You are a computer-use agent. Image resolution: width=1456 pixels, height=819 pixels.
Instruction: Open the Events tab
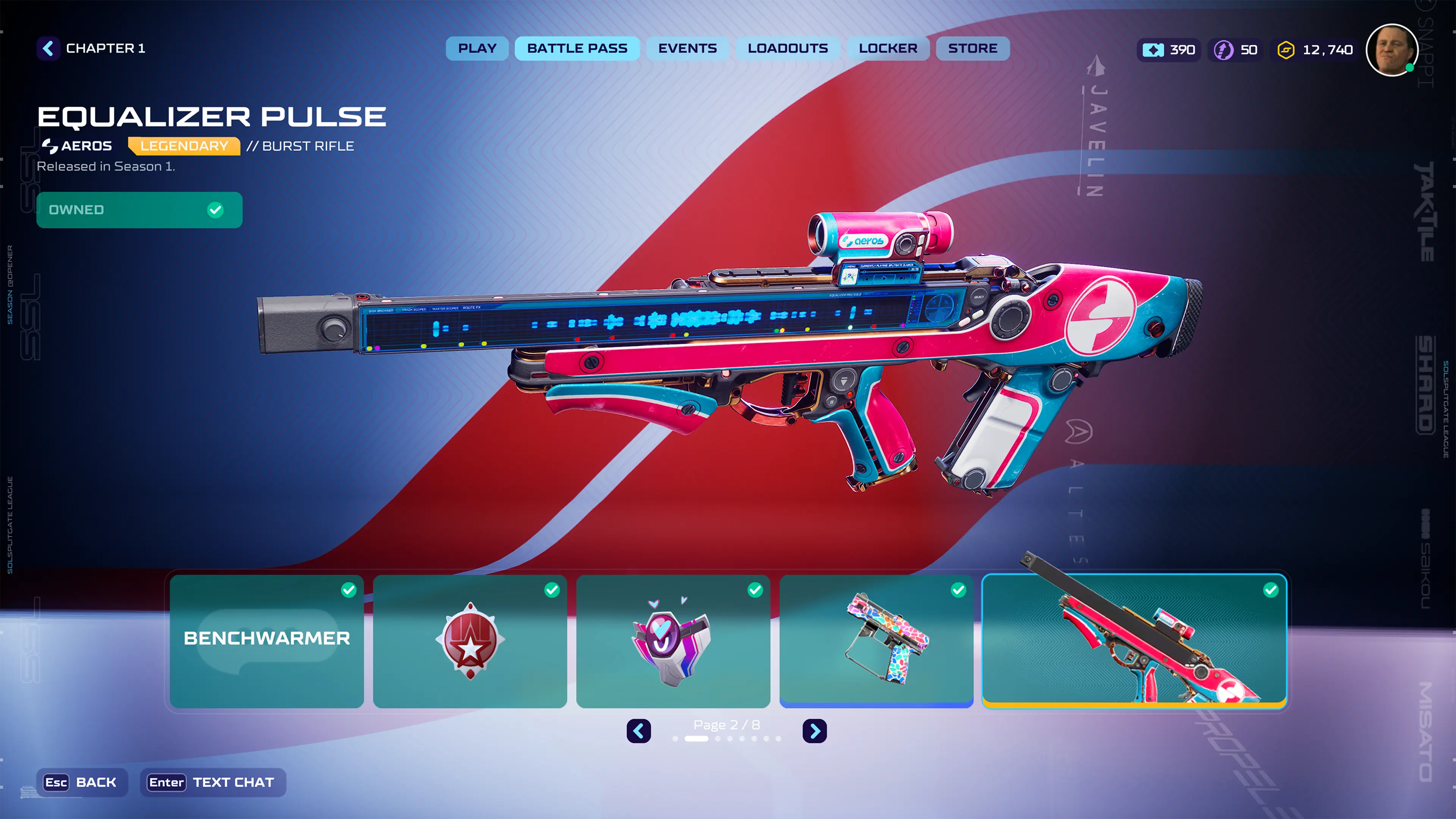tap(687, 49)
